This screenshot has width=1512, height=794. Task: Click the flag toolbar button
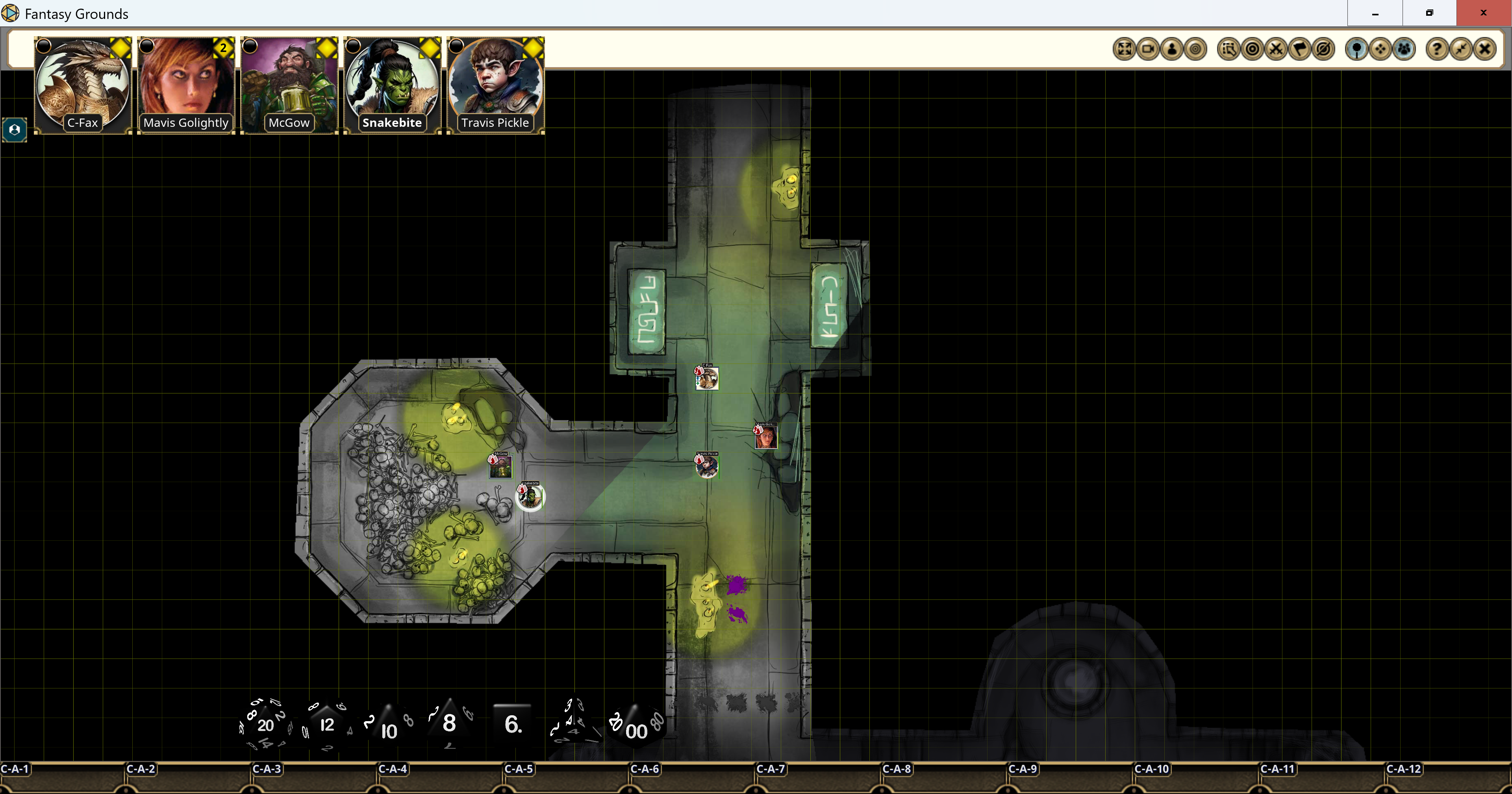1300,49
